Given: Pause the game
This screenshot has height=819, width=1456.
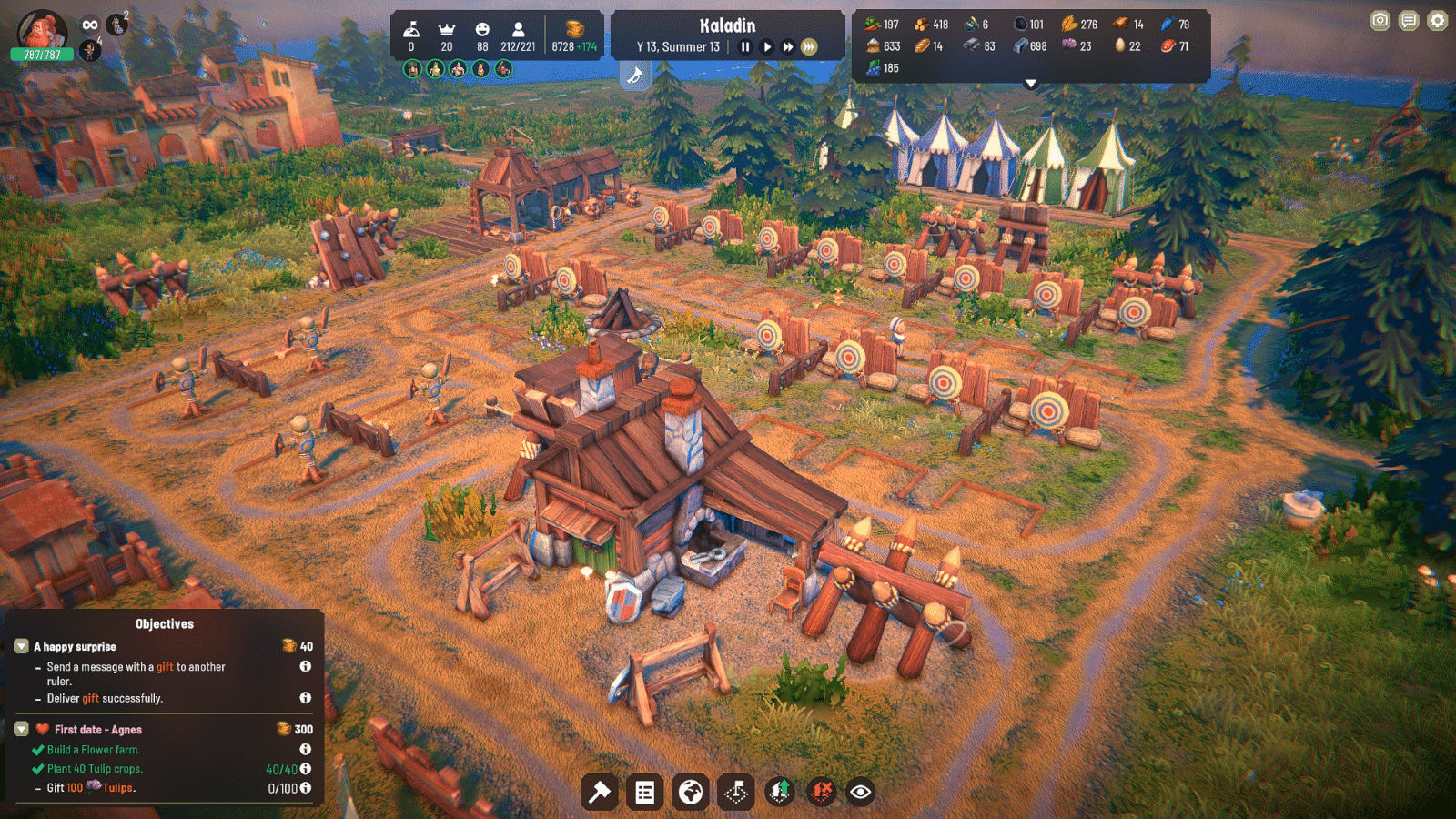Looking at the screenshot, I should 746,46.
